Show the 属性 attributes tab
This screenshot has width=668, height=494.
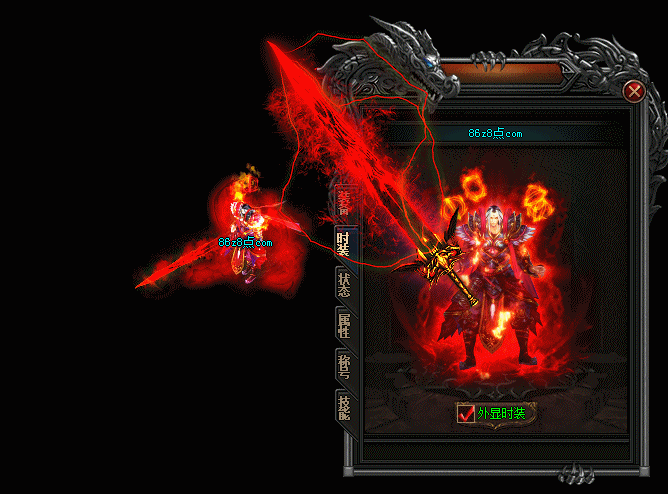(x=344, y=325)
